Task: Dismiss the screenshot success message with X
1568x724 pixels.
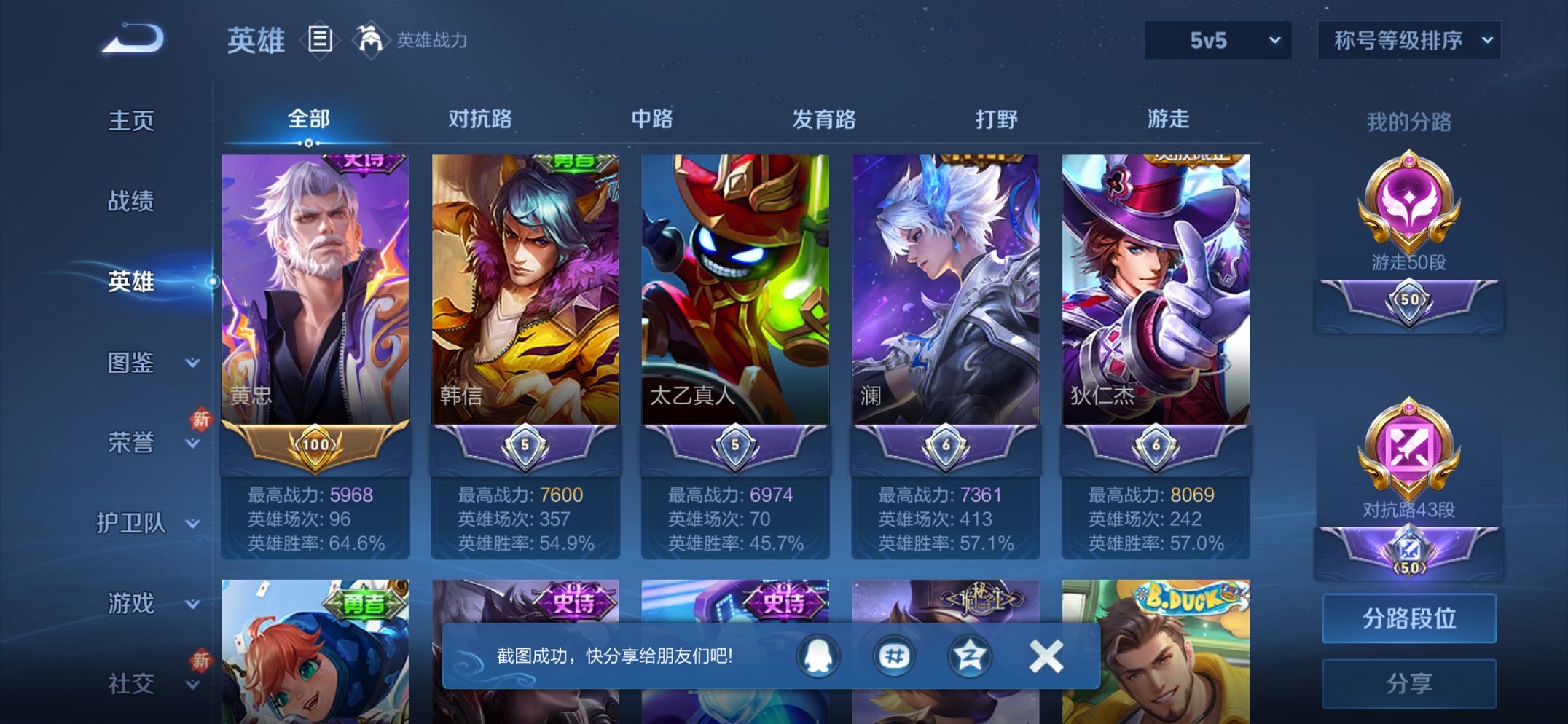Action: click(x=1046, y=655)
